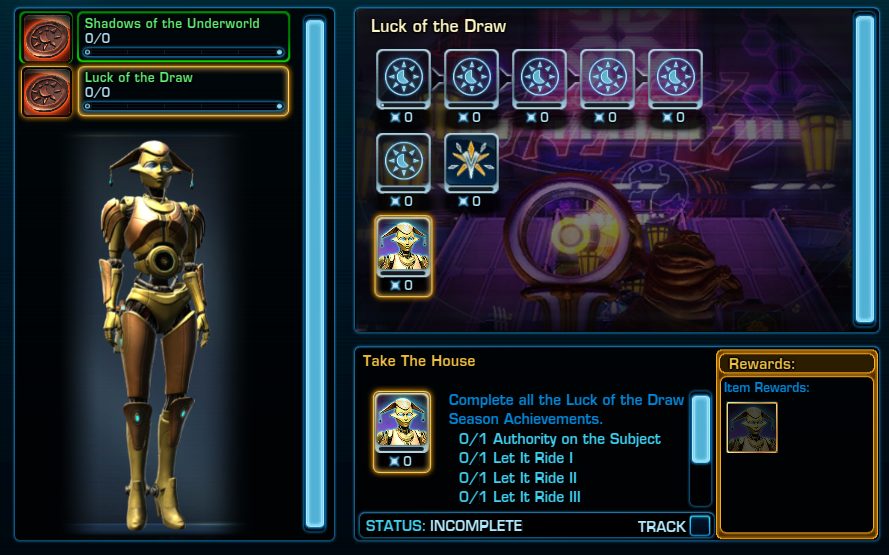889x555 pixels.
Task: Click the droid item reward thumbnail
Action: (752, 428)
